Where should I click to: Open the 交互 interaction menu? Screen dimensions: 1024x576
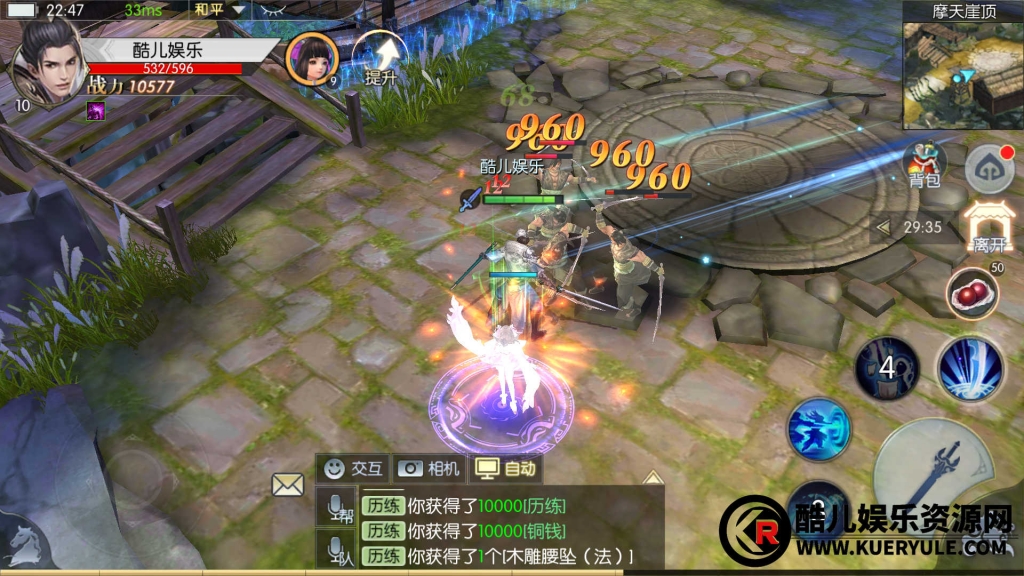pos(354,468)
